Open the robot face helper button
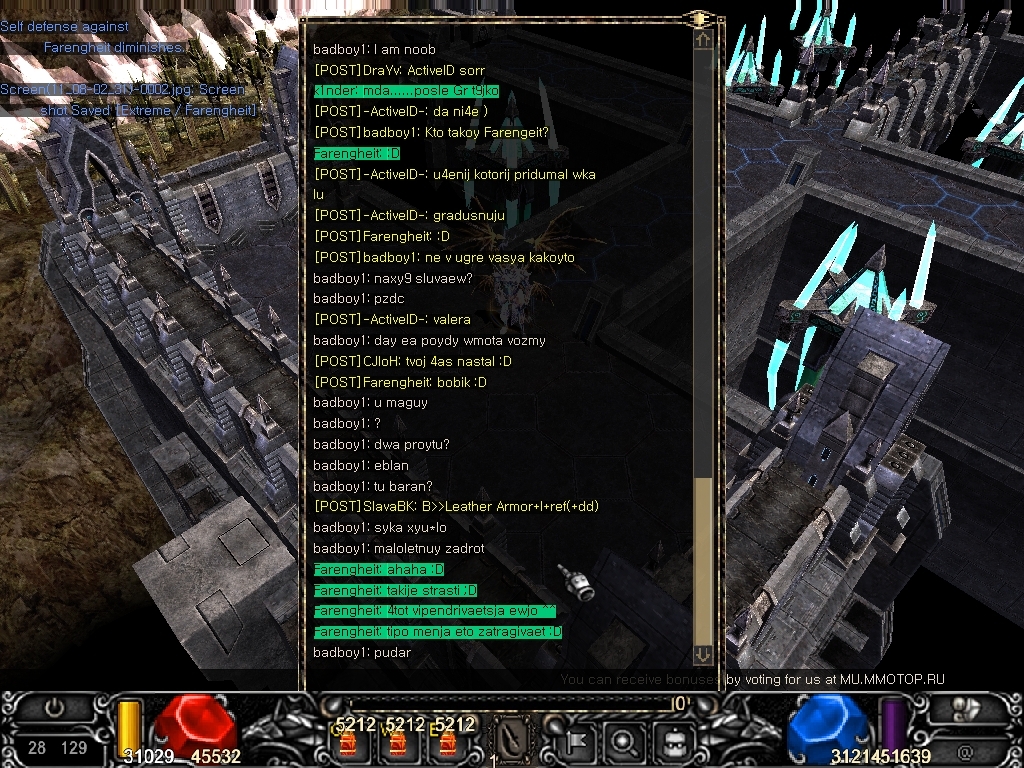1024x768 pixels. [667, 741]
